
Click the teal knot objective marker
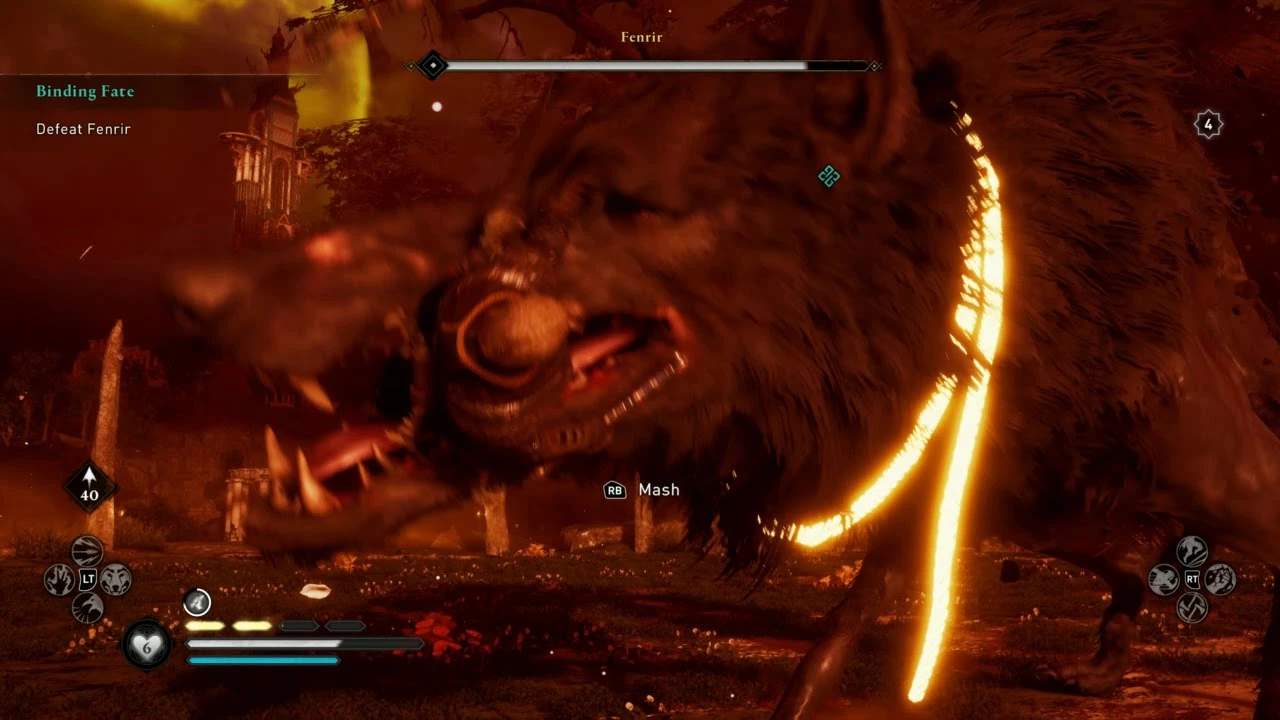(828, 177)
